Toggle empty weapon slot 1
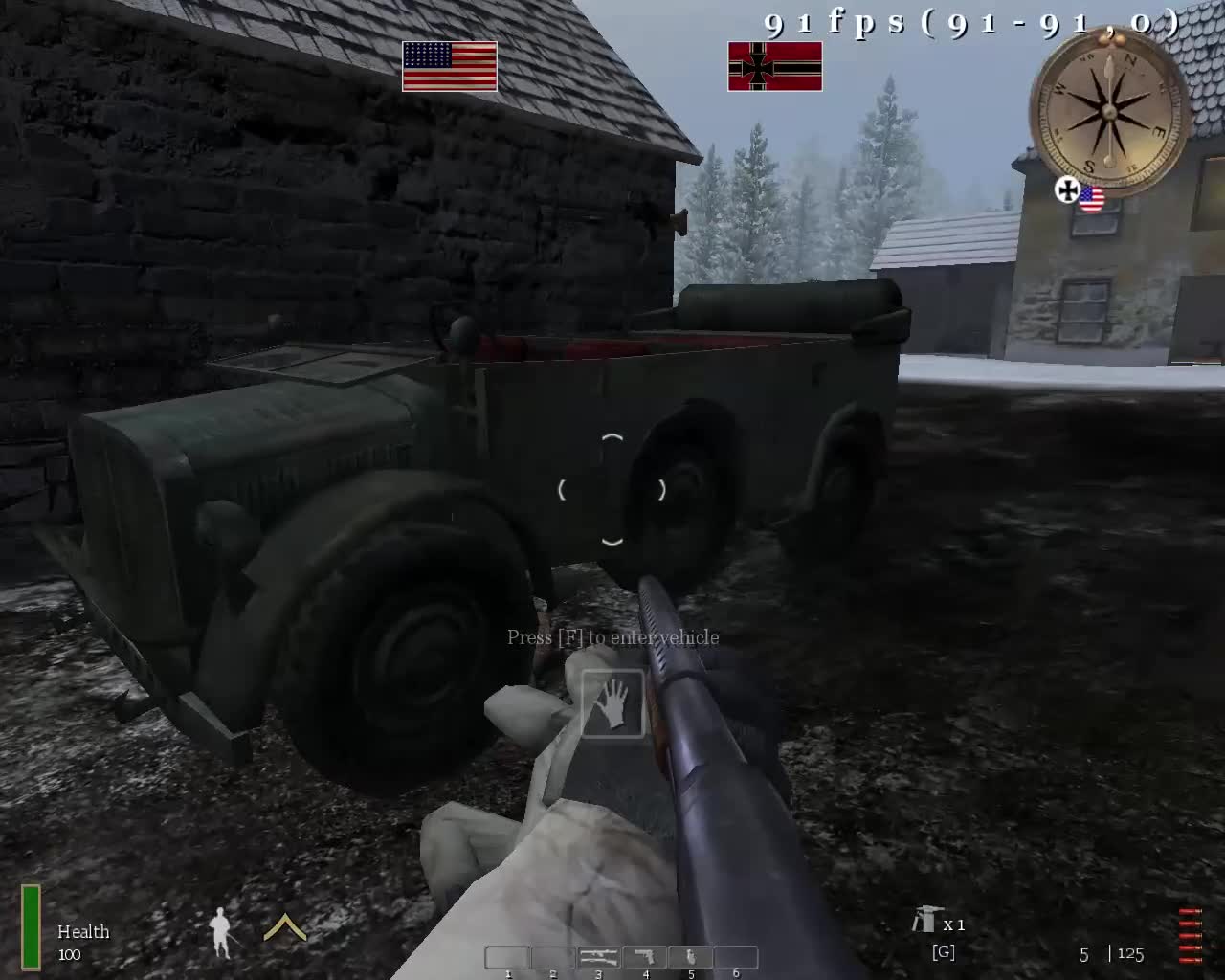1225x980 pixels. click(507, 955)
